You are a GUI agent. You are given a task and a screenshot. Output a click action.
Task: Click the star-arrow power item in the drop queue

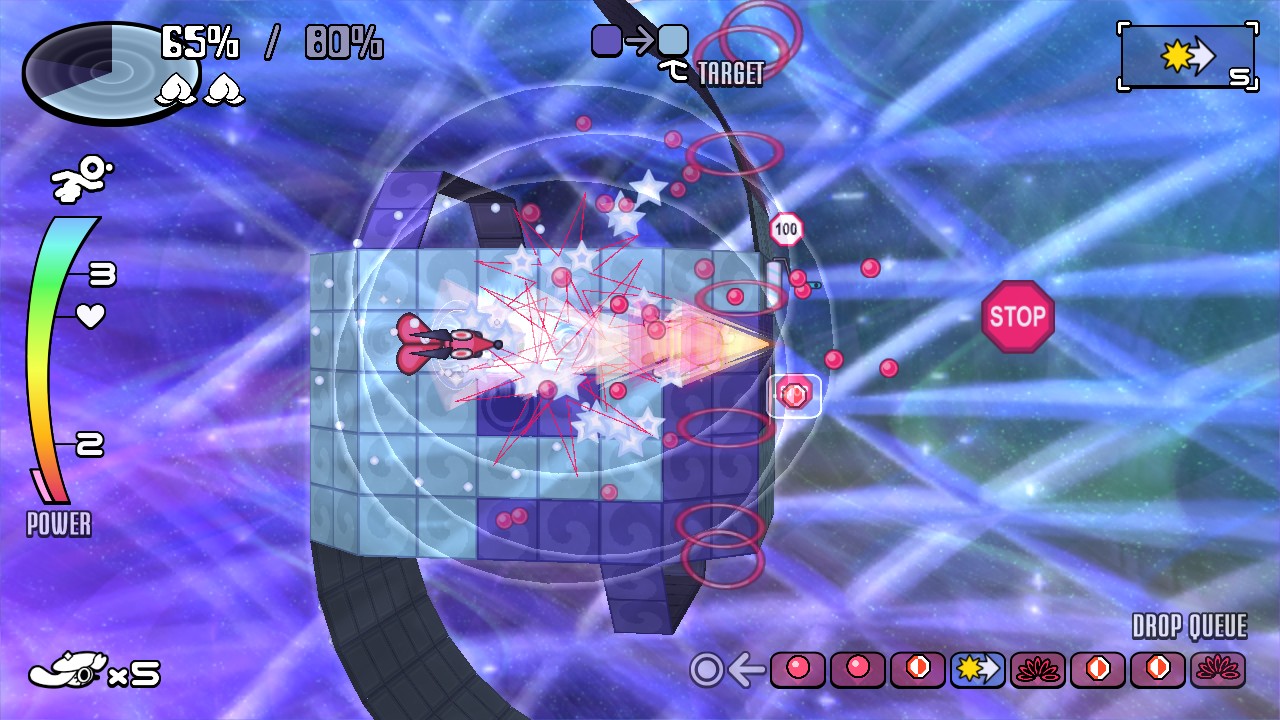pos(978,671)
